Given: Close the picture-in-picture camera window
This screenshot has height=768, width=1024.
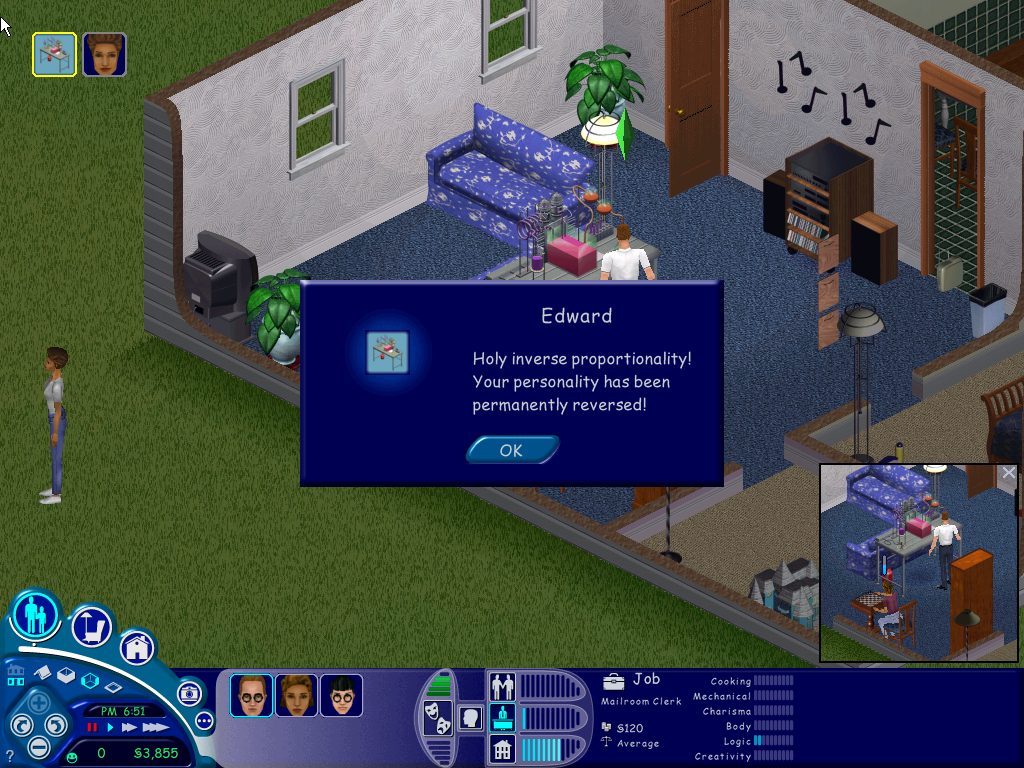Looking at the screenshot, I should (1008, 473).
